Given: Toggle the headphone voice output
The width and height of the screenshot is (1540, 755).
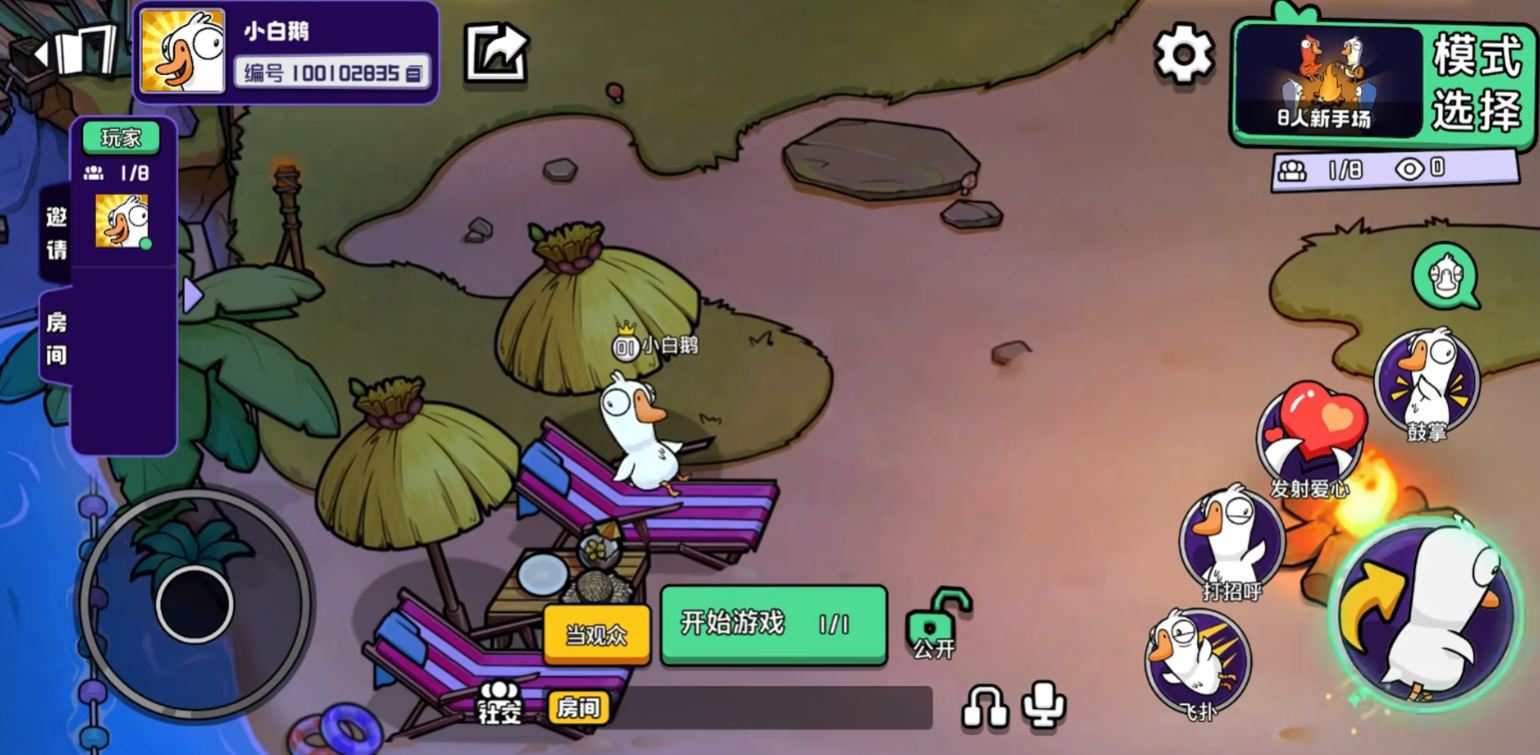Looking at the screenshot, I should (x=984, y=705).
